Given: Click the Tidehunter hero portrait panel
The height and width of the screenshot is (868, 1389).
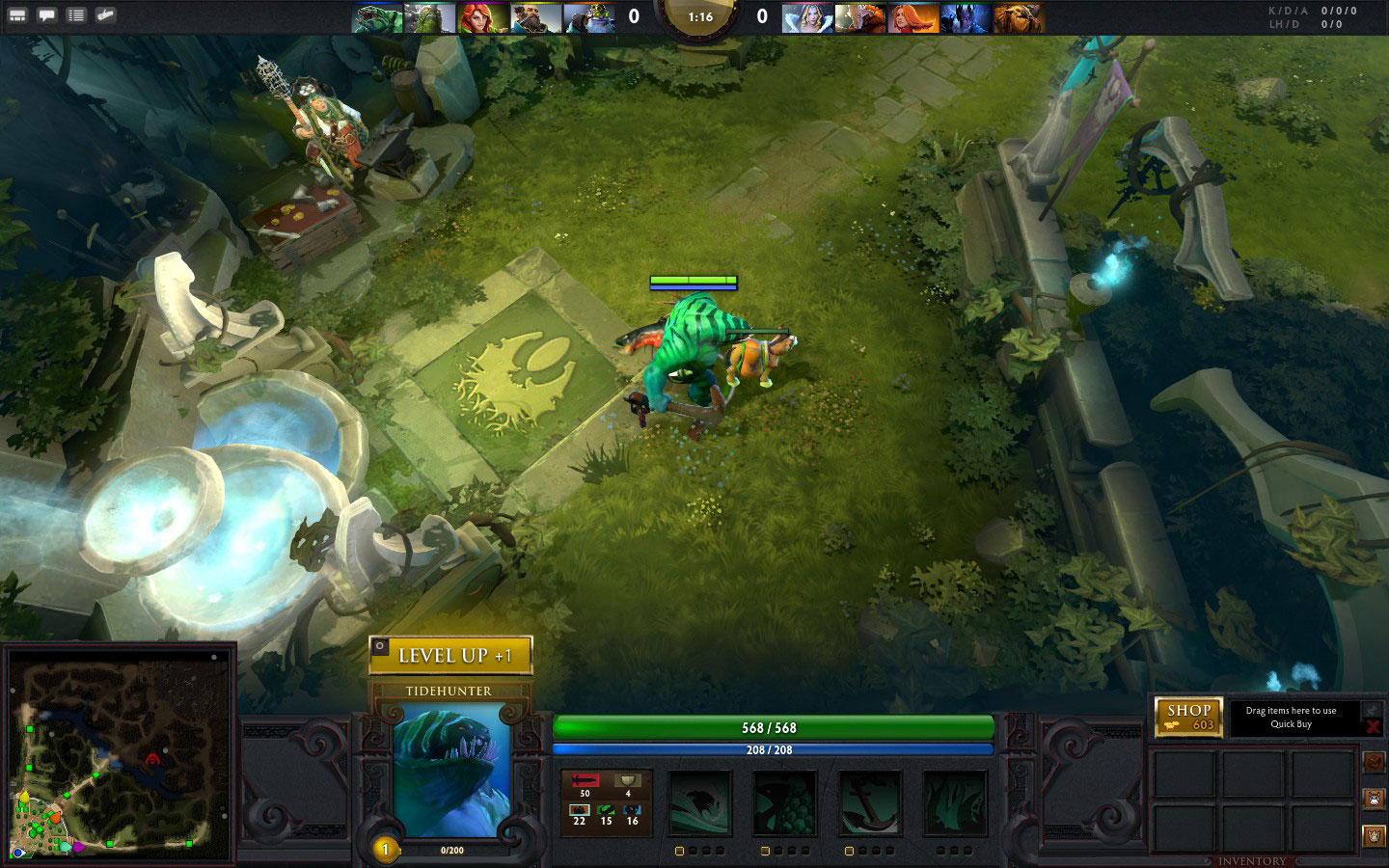Looking at the screenshot, I should coord(450,770).
